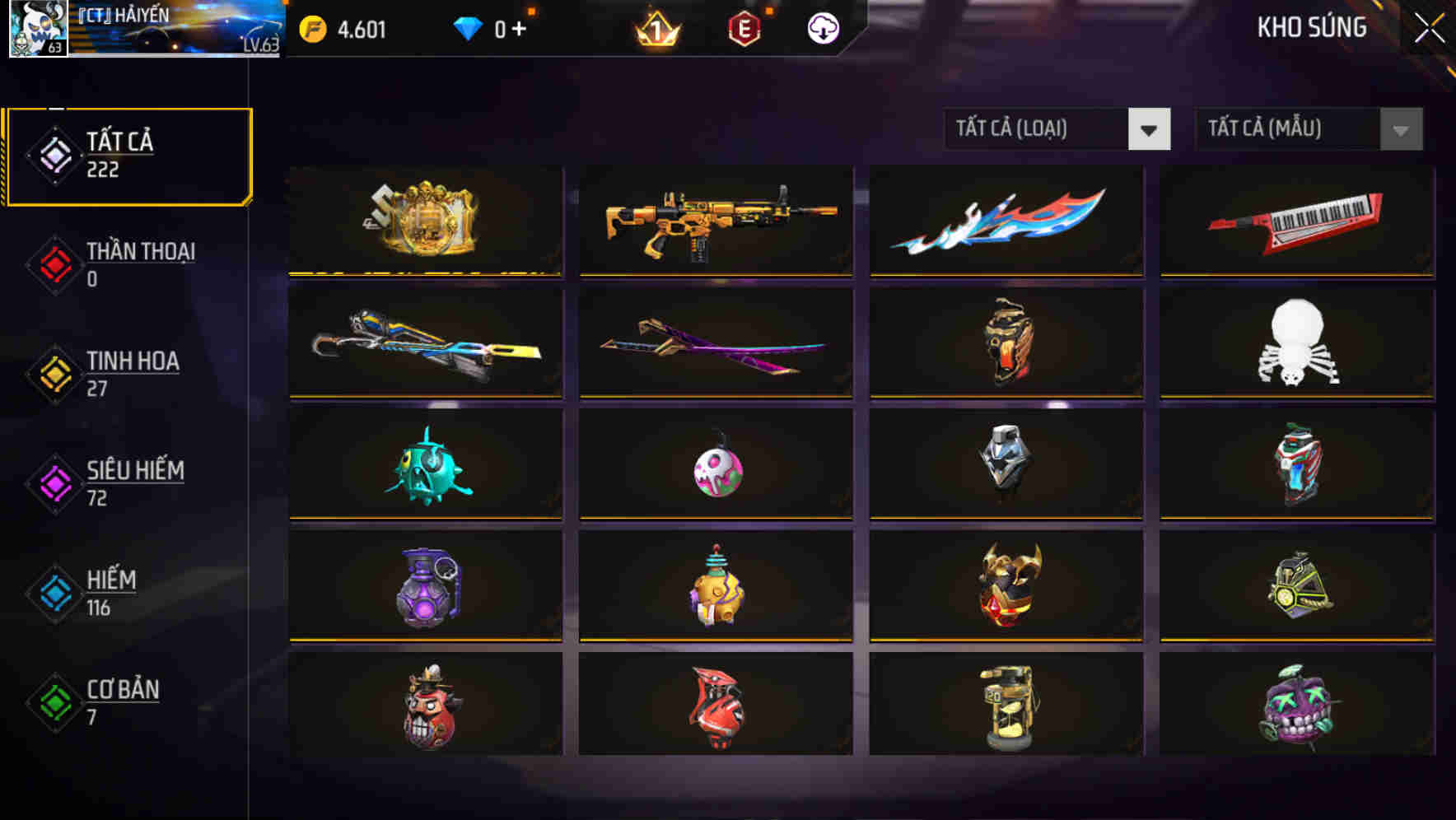The image size is (1456, 820).
Task: Click the TẤT CẢ (LOẠI) dropdown arrow
Action: click(1150, 129)
